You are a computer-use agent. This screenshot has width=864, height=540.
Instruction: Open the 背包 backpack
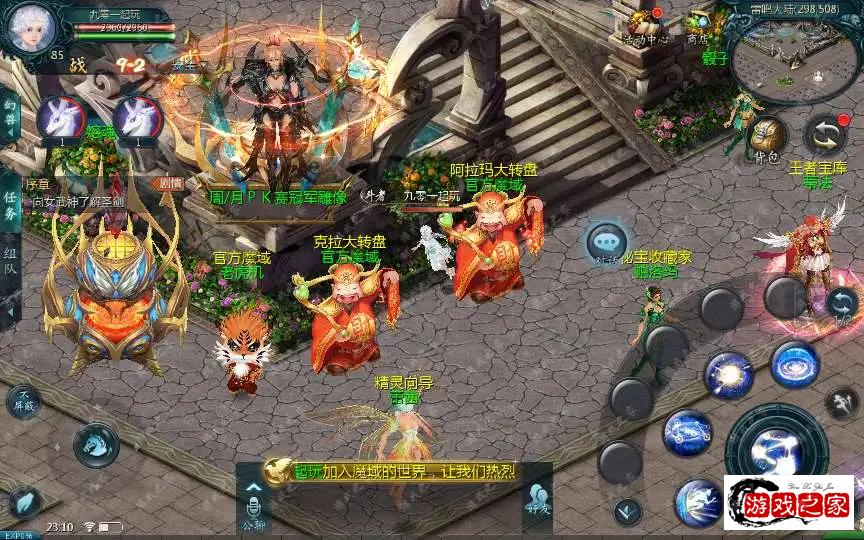pyautogui.click(x=767, y=137)
